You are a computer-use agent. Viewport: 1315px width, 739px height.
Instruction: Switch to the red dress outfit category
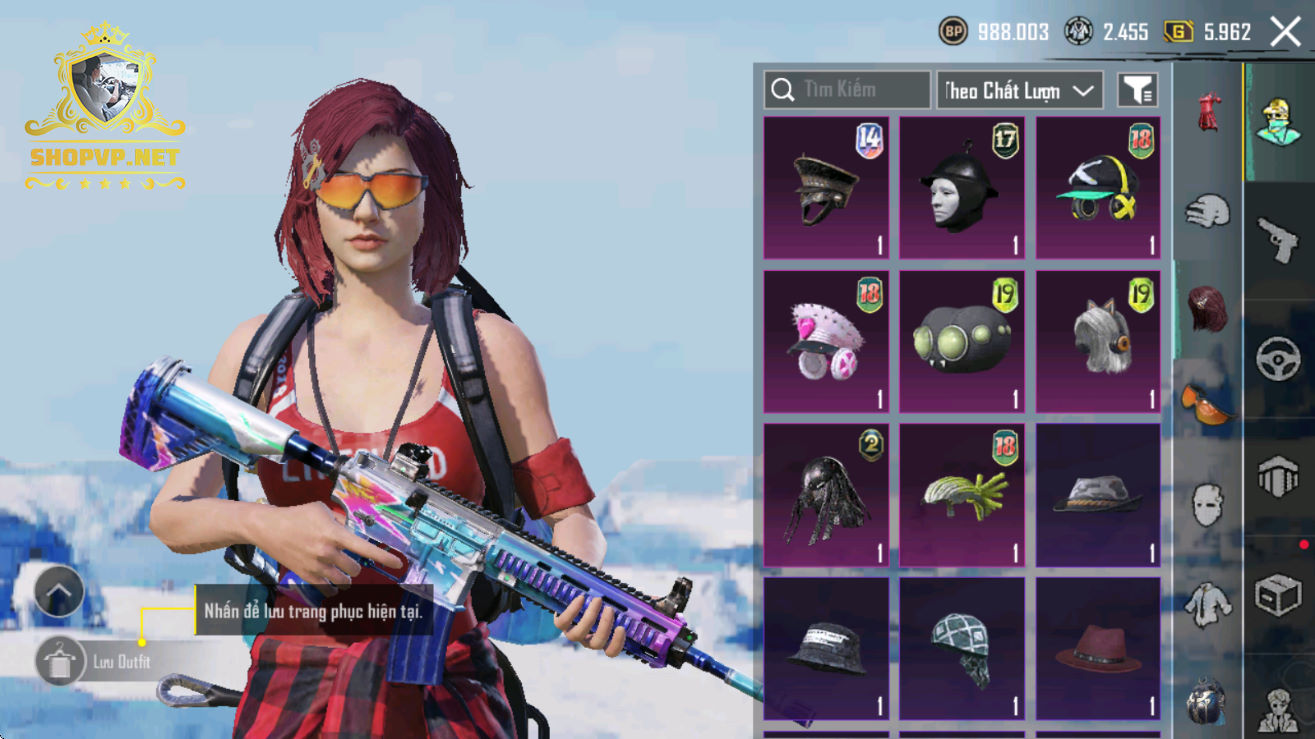point(1208,112)
